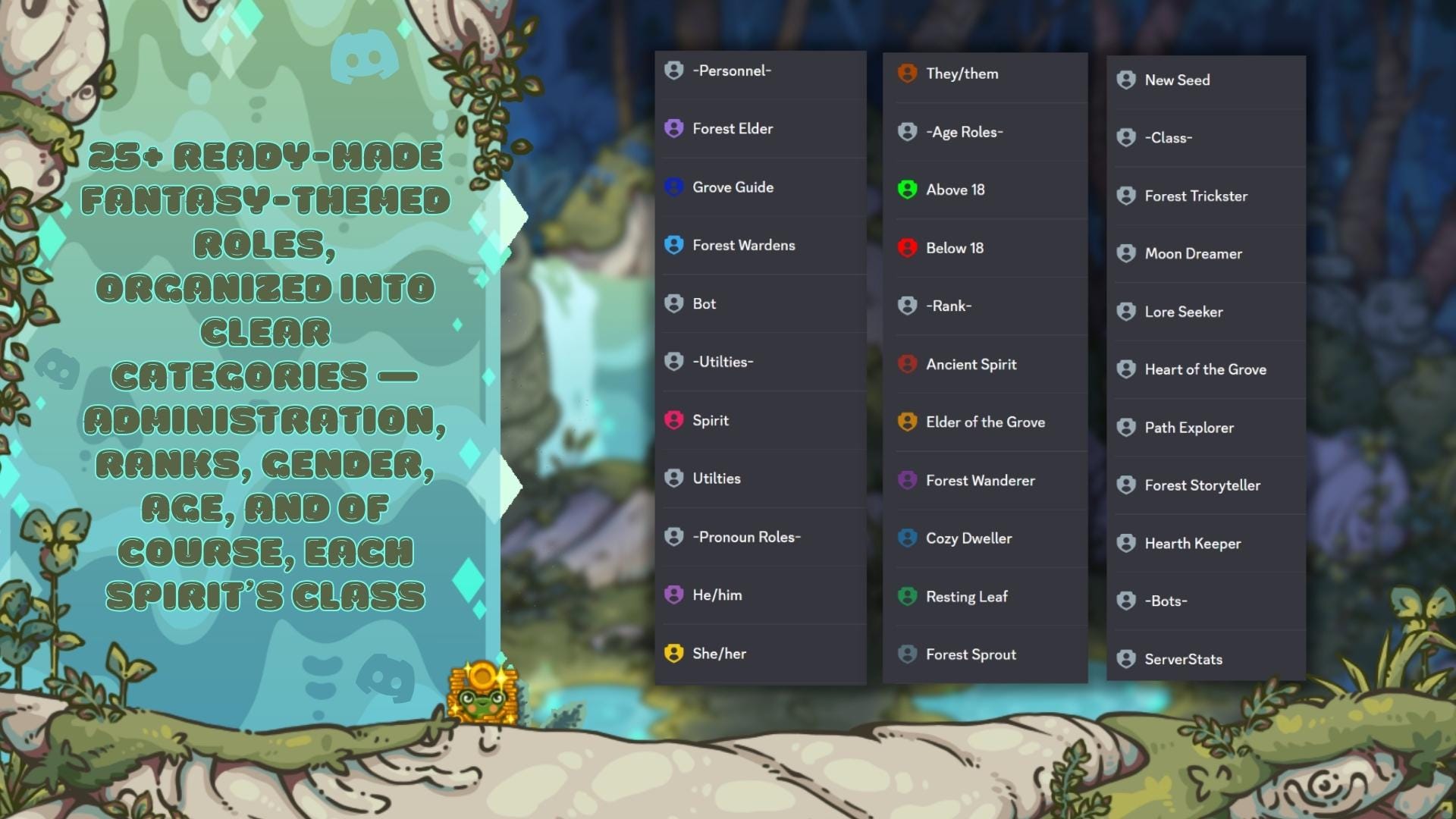Select the orange They/them role badge
This screenshot has width=1456, height=819.
pos(907,74)
